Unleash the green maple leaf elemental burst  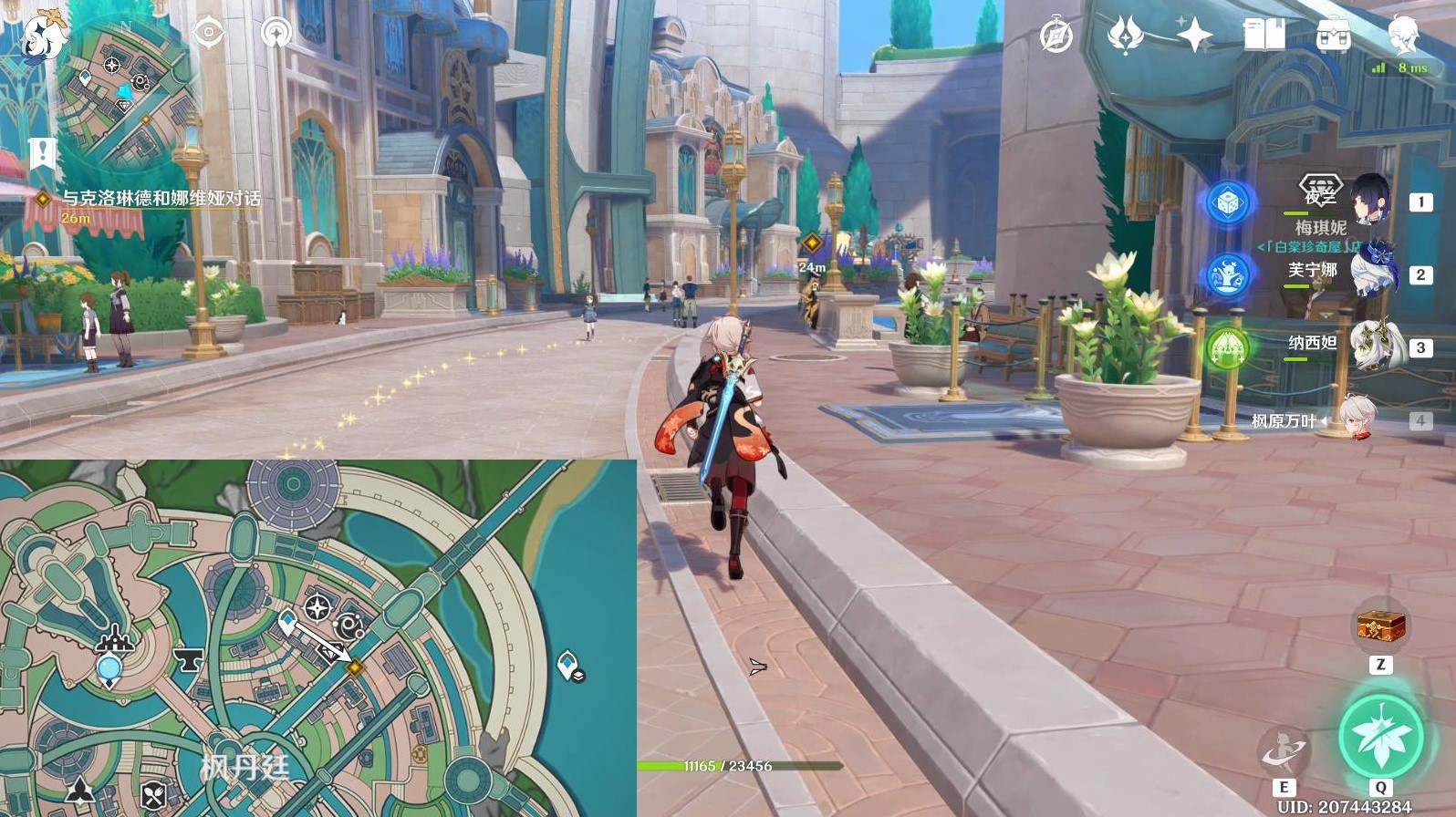[x=1380, y=737]
